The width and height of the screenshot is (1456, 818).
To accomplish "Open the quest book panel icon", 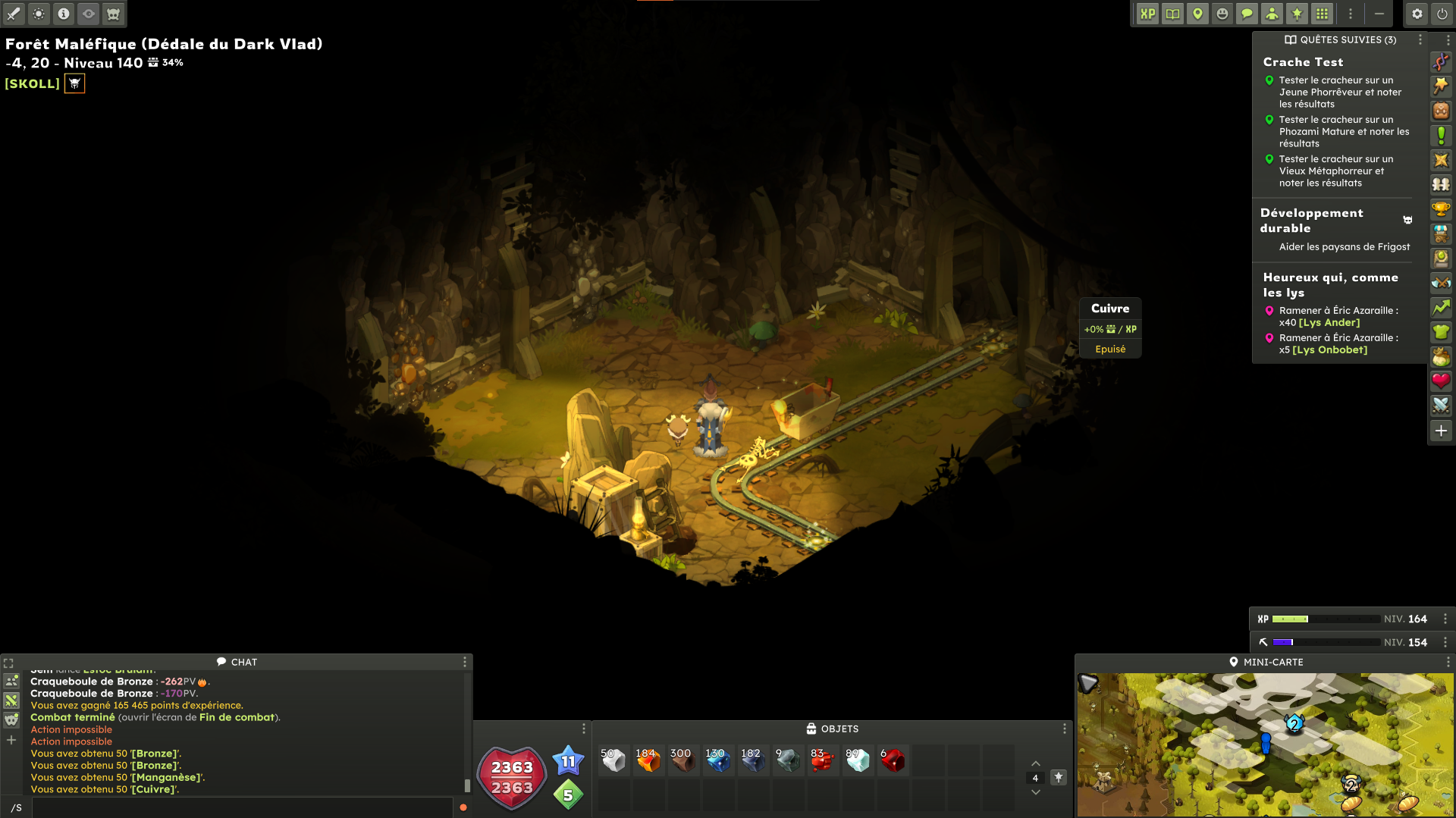I will (x=1172, y=14).
